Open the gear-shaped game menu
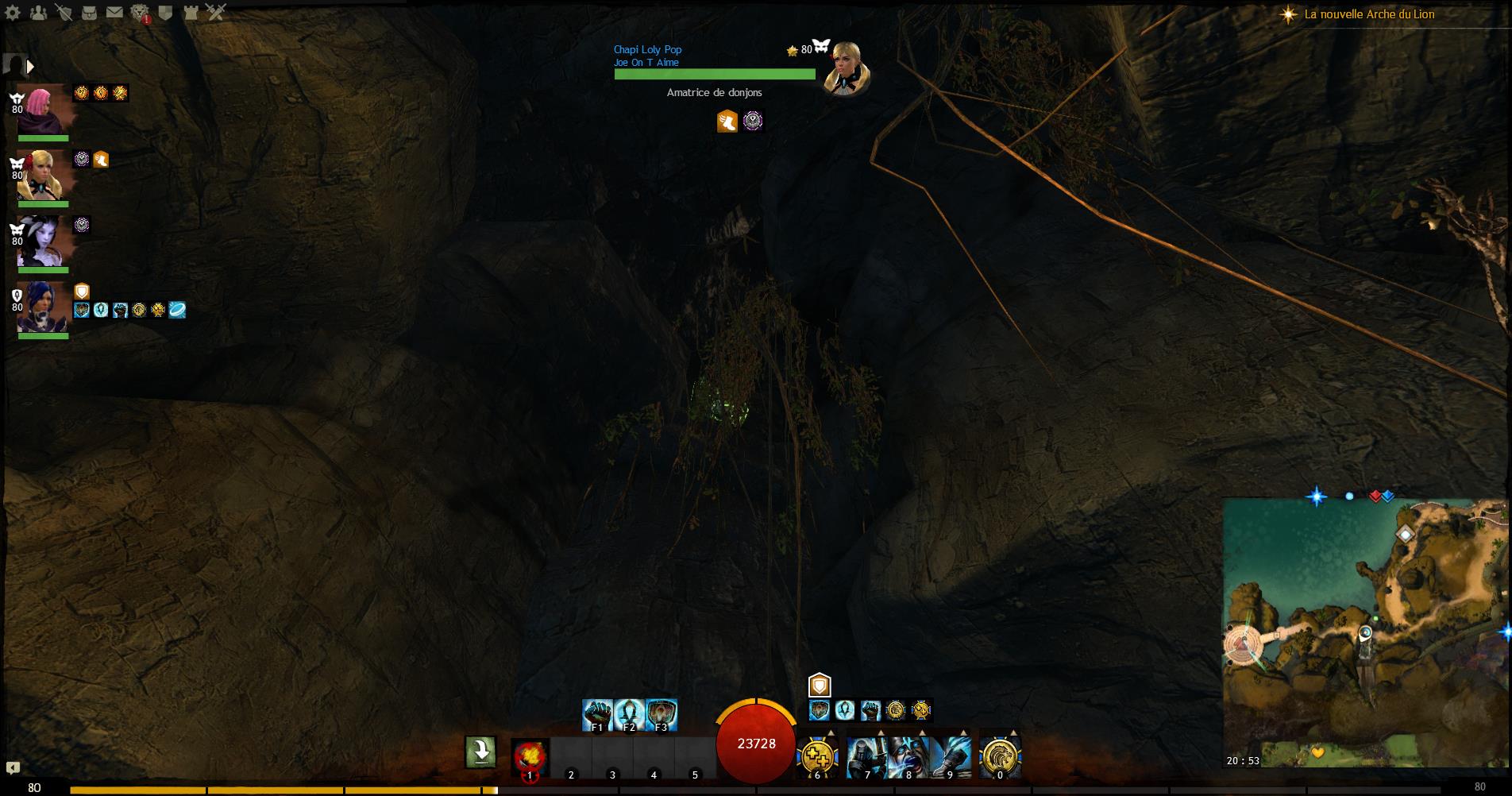This screenshot has height=796, width=1512. [x=14, y=12]
